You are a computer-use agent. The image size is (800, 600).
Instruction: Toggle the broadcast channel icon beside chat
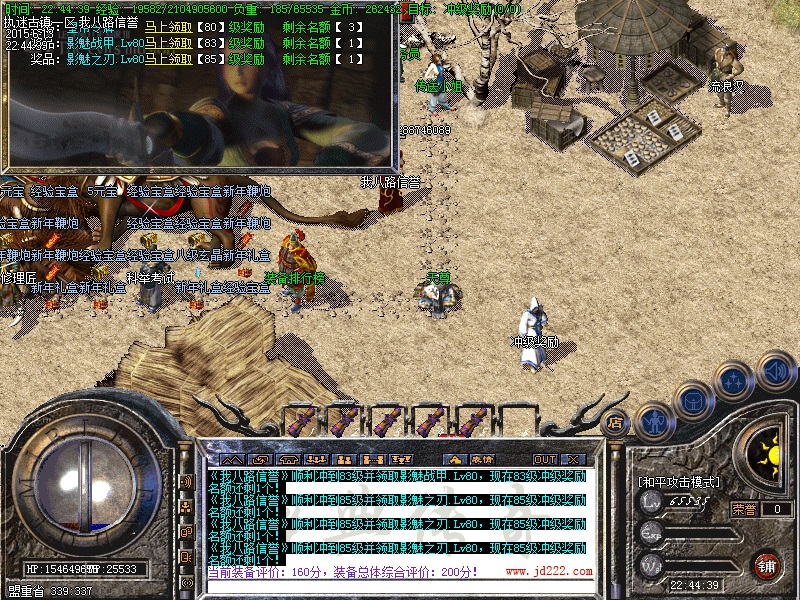(186, 482)
